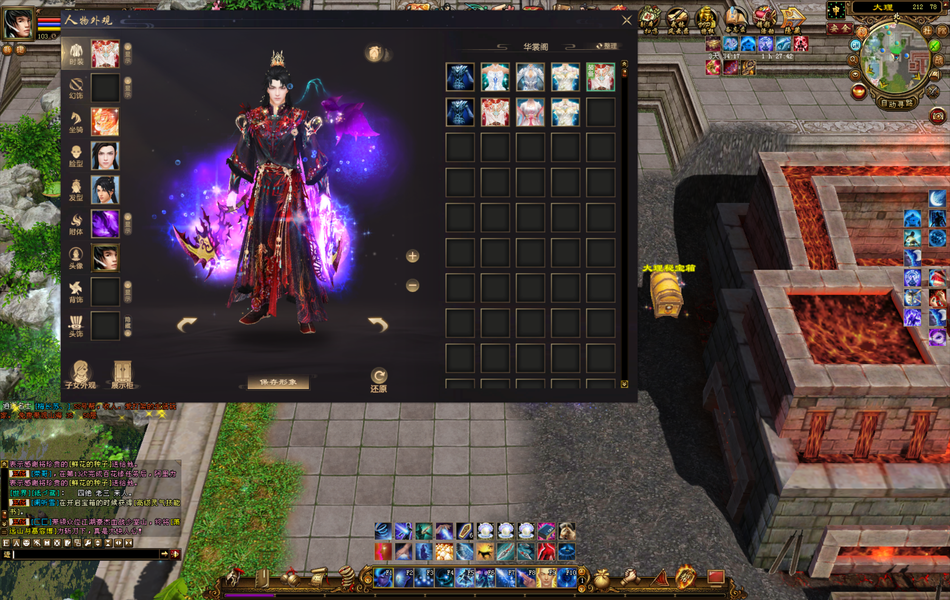Click the 保存形象 save appearance button
The image size is (950, 600).
point(278,383)
